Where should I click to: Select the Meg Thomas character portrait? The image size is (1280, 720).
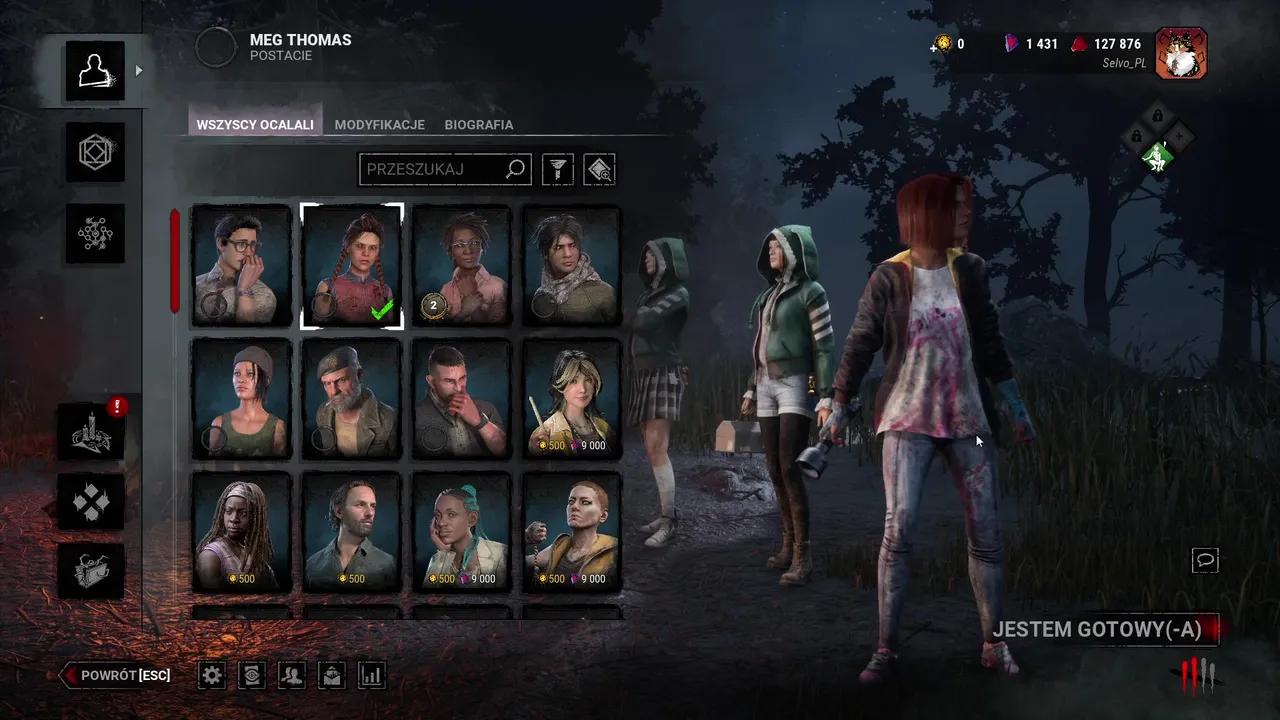[351, 265]
